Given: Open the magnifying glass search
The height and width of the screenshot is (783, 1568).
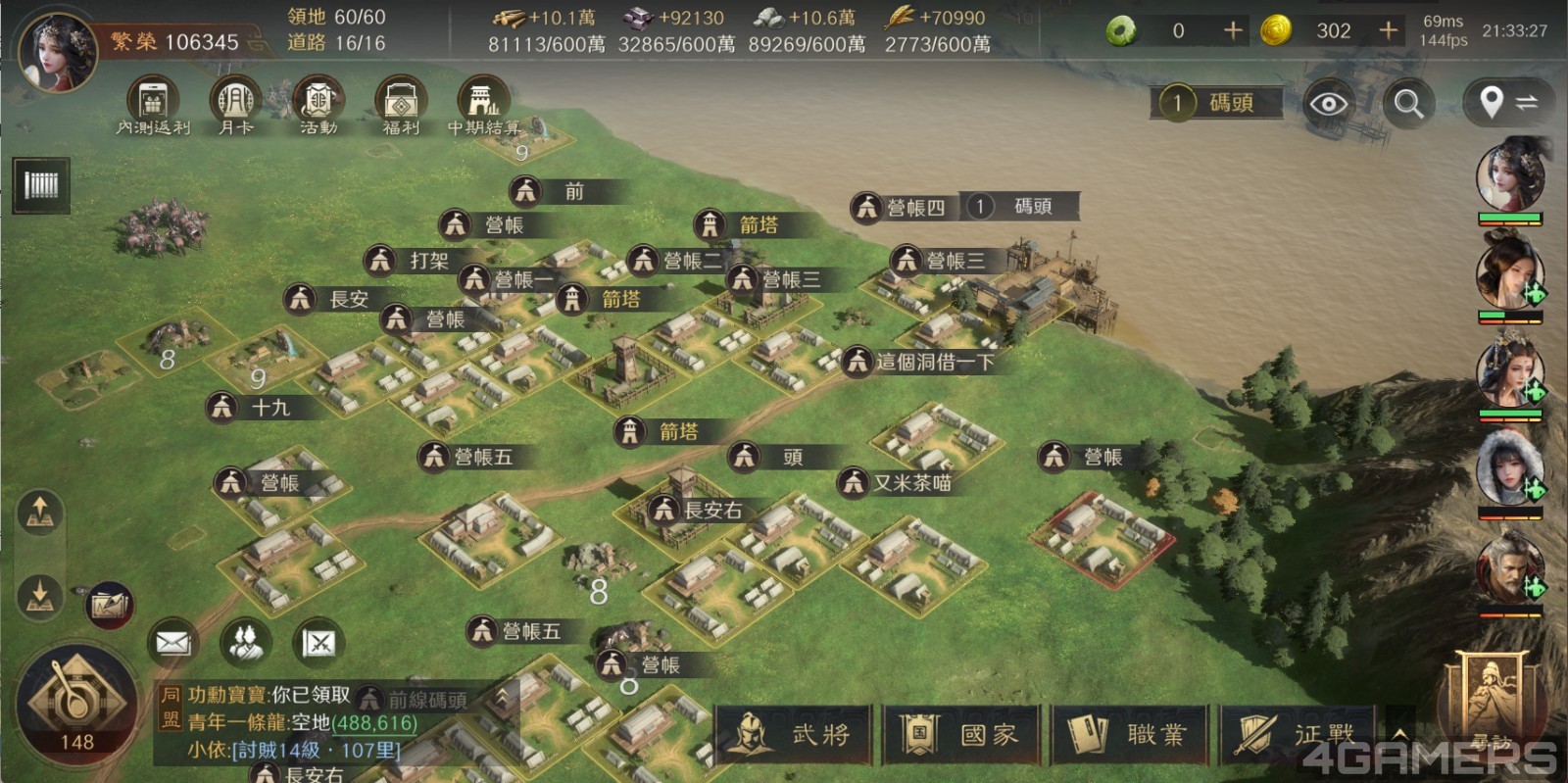Looking at the screenshot, I should [x=1409, y=103].
